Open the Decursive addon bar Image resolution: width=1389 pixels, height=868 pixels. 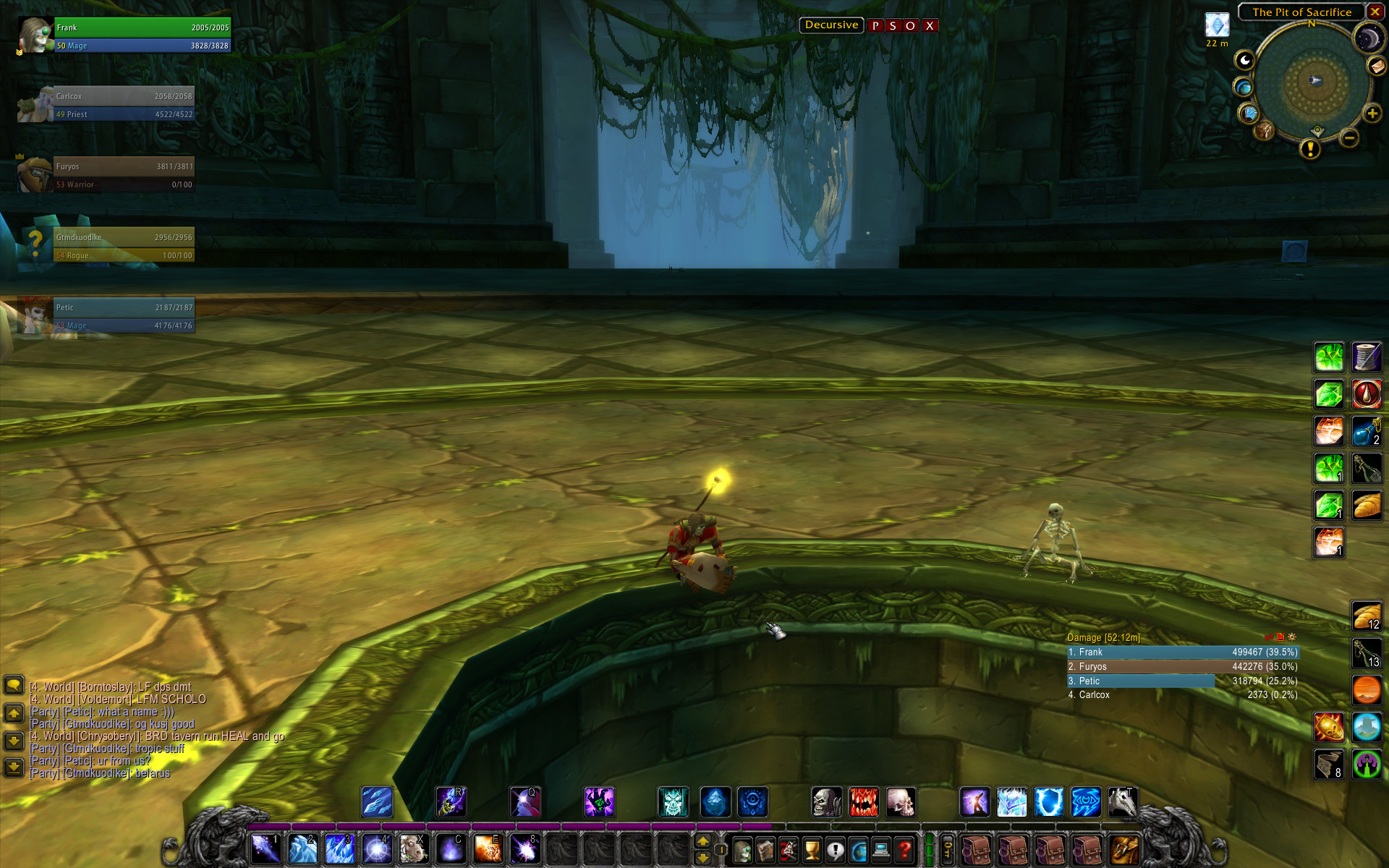(831, 25)
